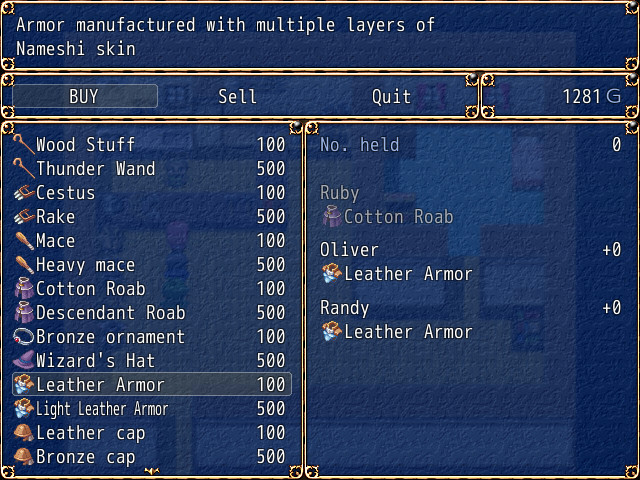Switch to the Sell command
This screenshot has height=480, width=640.
point(237,96)
